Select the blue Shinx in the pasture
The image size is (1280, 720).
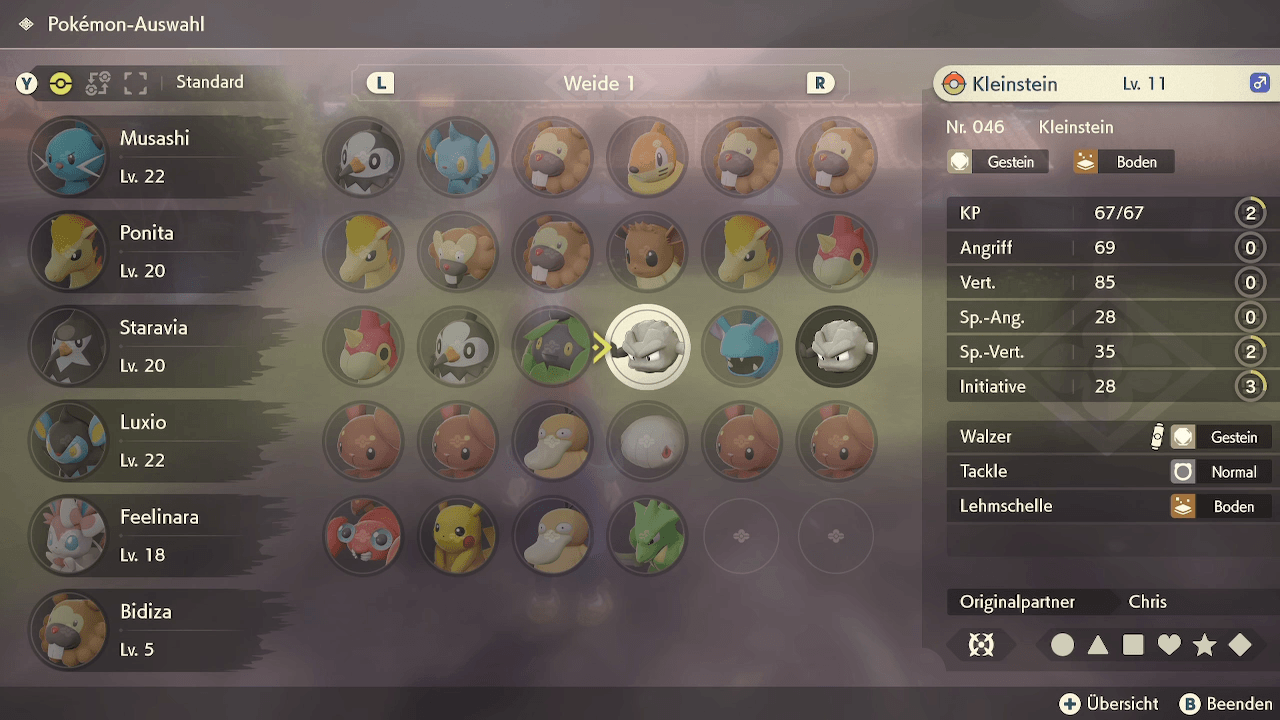point(458,158)
